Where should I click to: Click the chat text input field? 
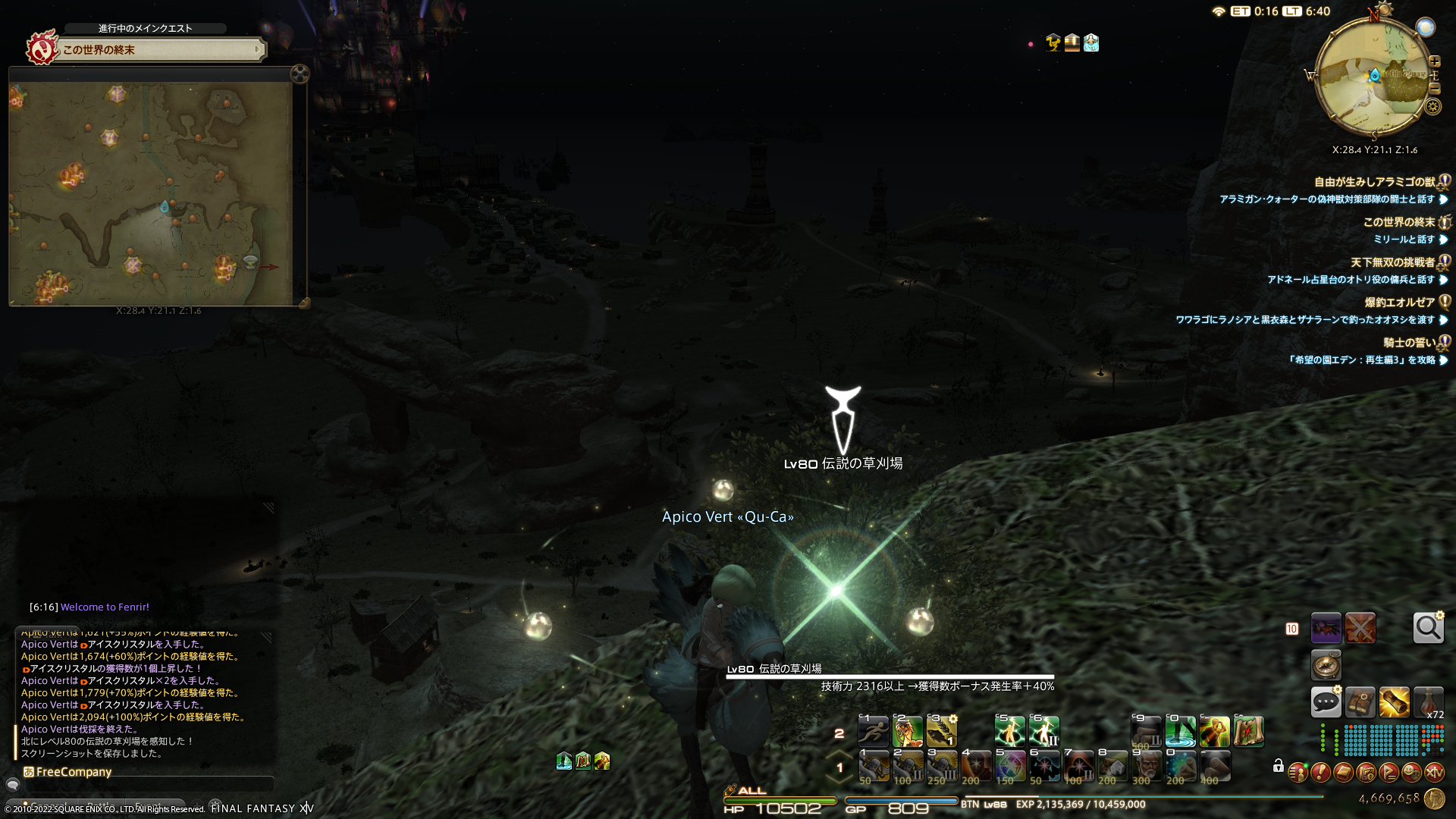pos(144,785)
